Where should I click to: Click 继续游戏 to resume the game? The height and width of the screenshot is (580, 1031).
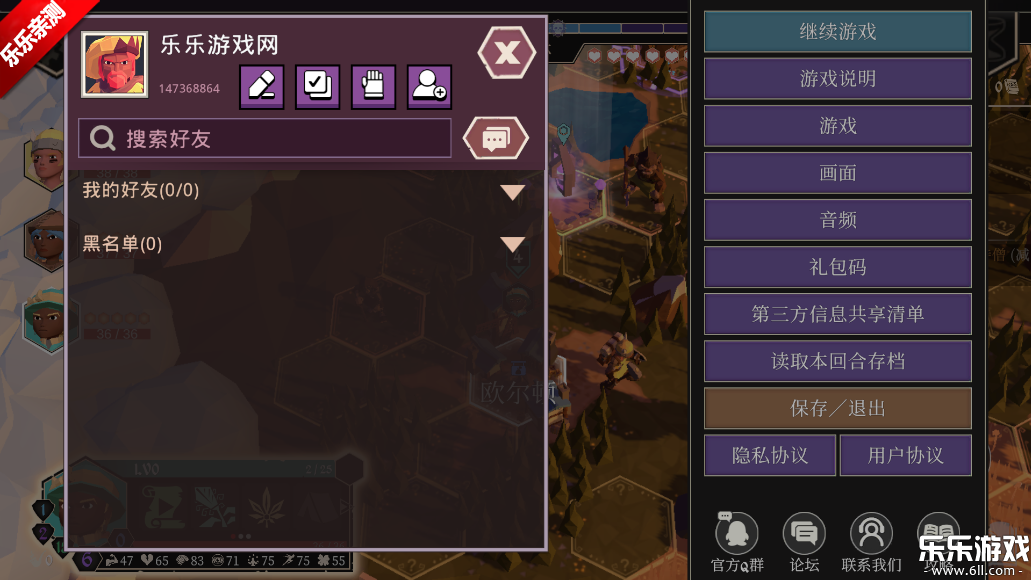point(838,31)
